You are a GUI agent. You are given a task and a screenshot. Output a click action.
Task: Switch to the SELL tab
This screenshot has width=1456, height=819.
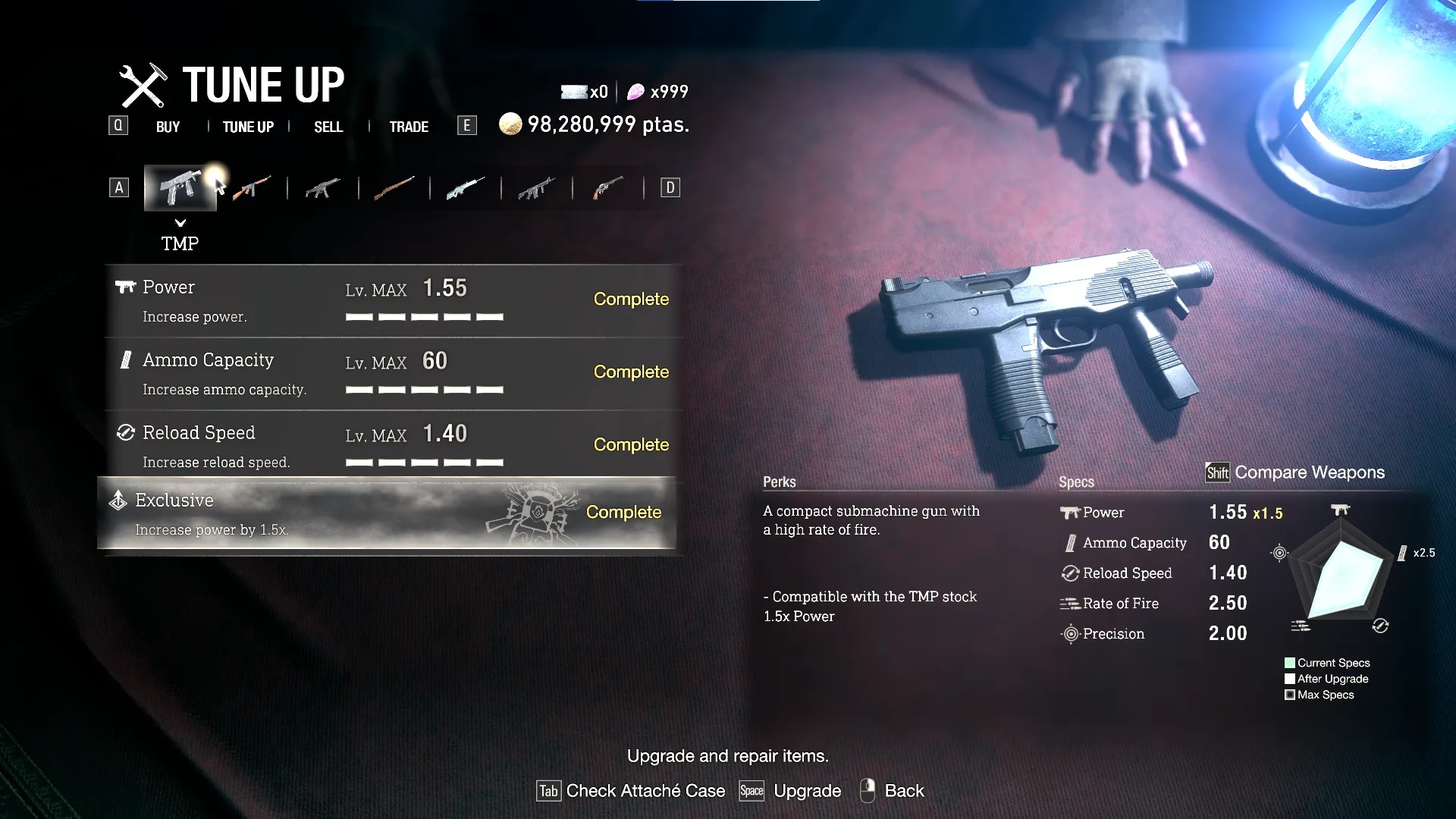tap(327, 127)
